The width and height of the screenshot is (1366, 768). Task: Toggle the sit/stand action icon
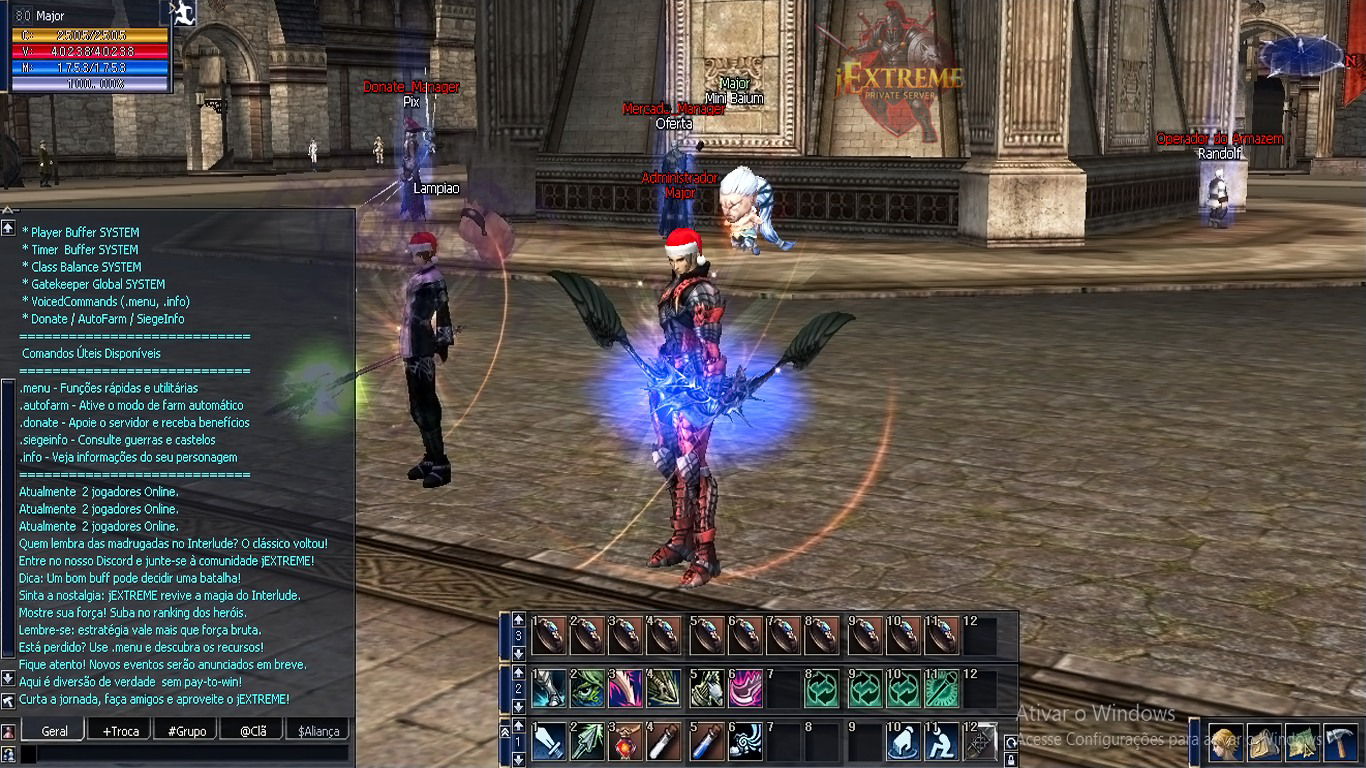[941, 743]
